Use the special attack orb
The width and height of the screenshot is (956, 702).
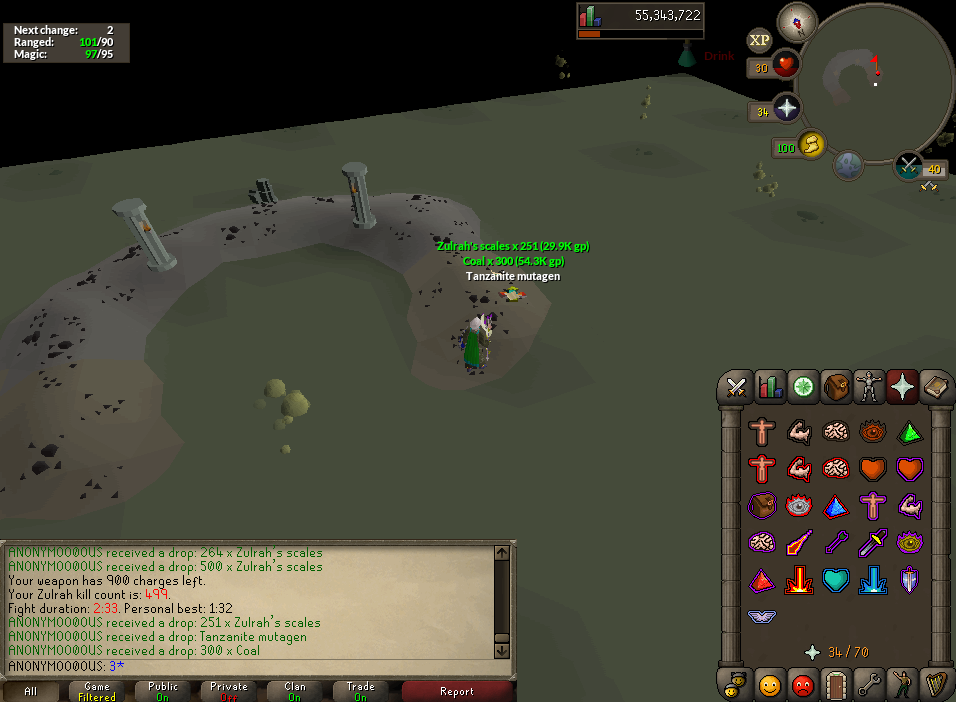click(x=910, y=166)
